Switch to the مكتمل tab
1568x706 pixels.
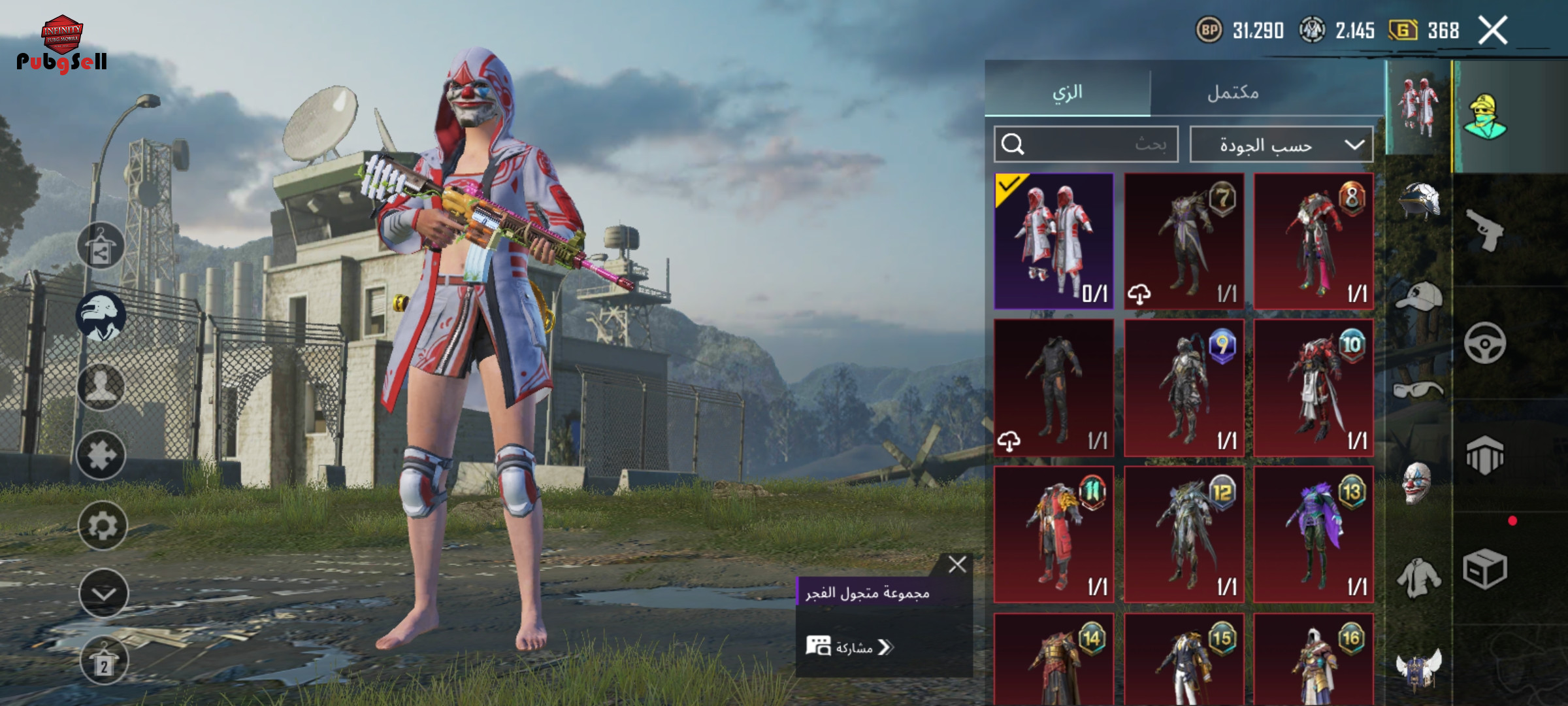[1233, 92]
